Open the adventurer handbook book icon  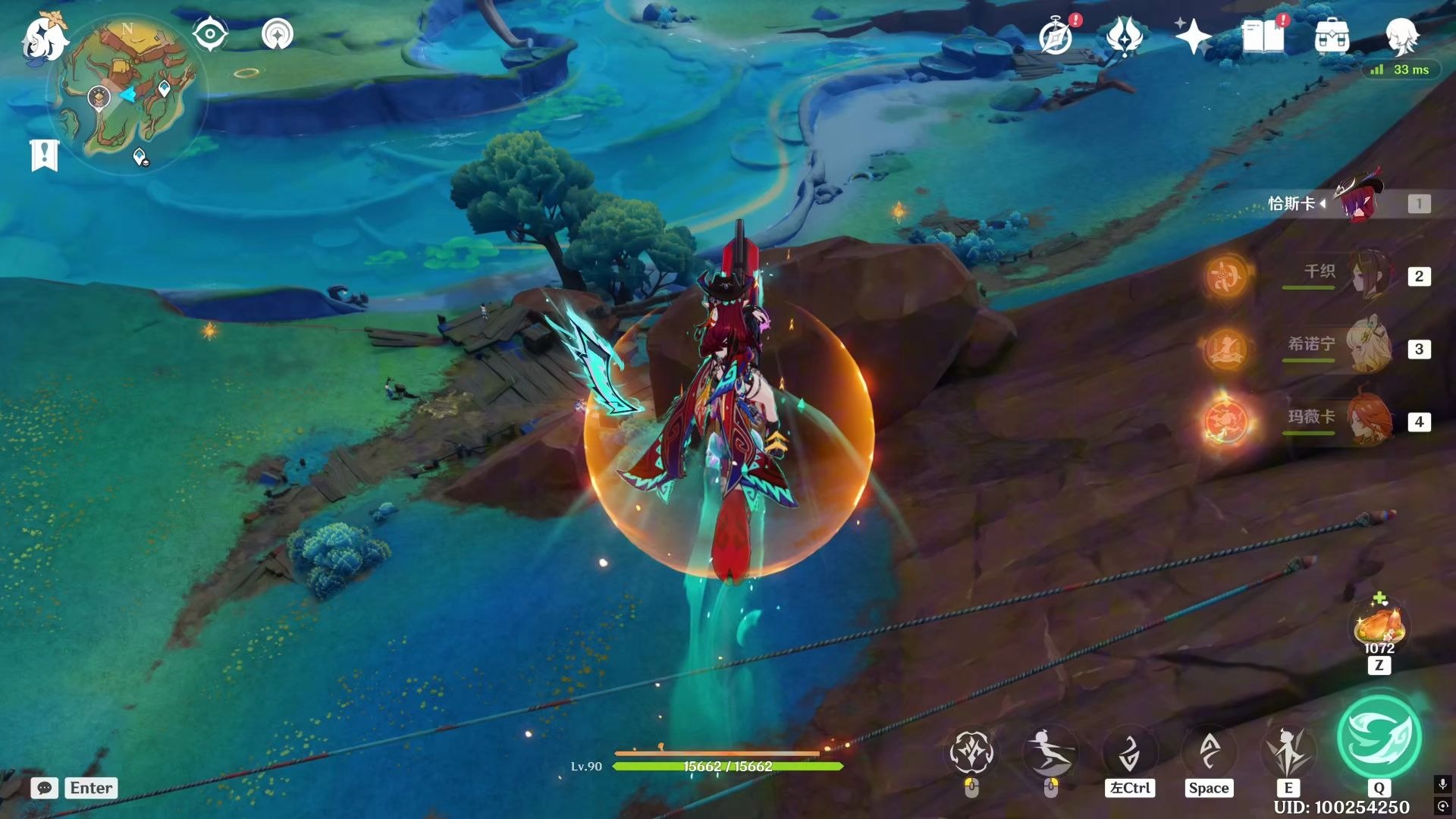click(1263, 36)
